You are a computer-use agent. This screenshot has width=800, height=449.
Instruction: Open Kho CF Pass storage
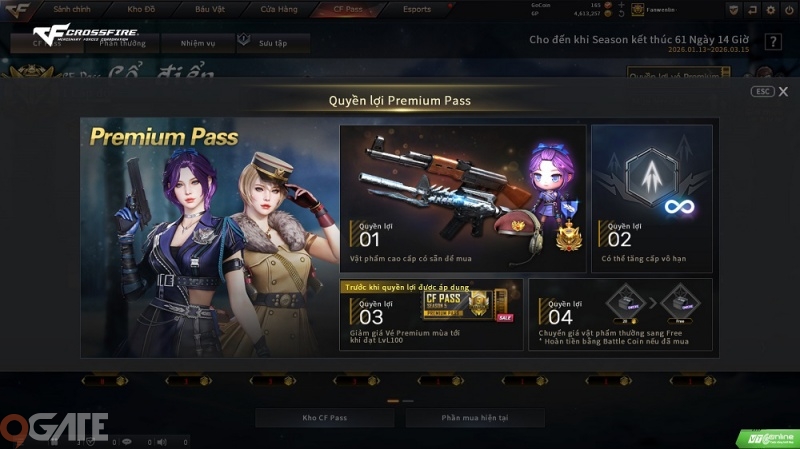(322, 417)
